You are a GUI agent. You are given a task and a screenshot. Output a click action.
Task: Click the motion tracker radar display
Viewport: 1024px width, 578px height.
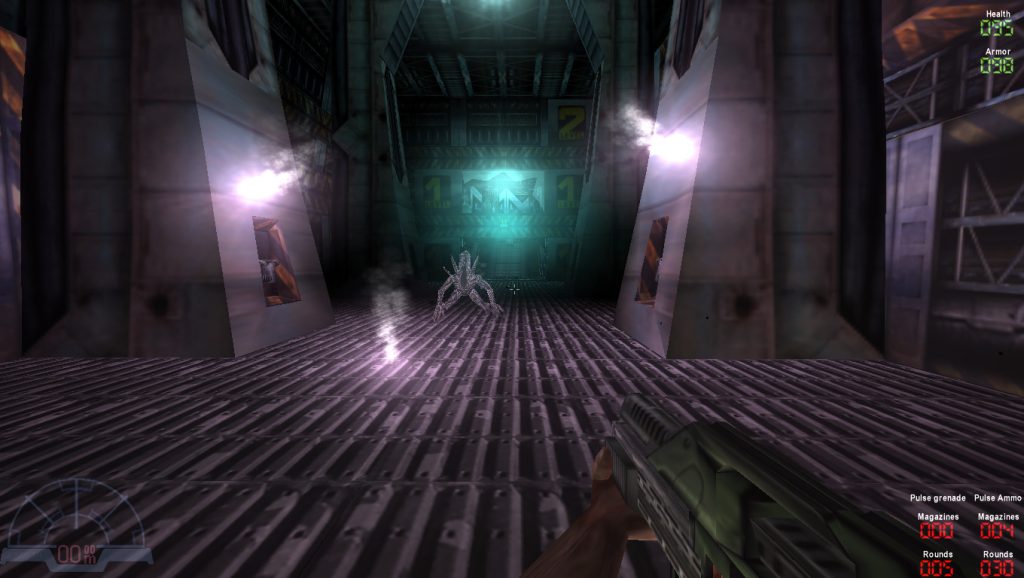pos(76,522)
